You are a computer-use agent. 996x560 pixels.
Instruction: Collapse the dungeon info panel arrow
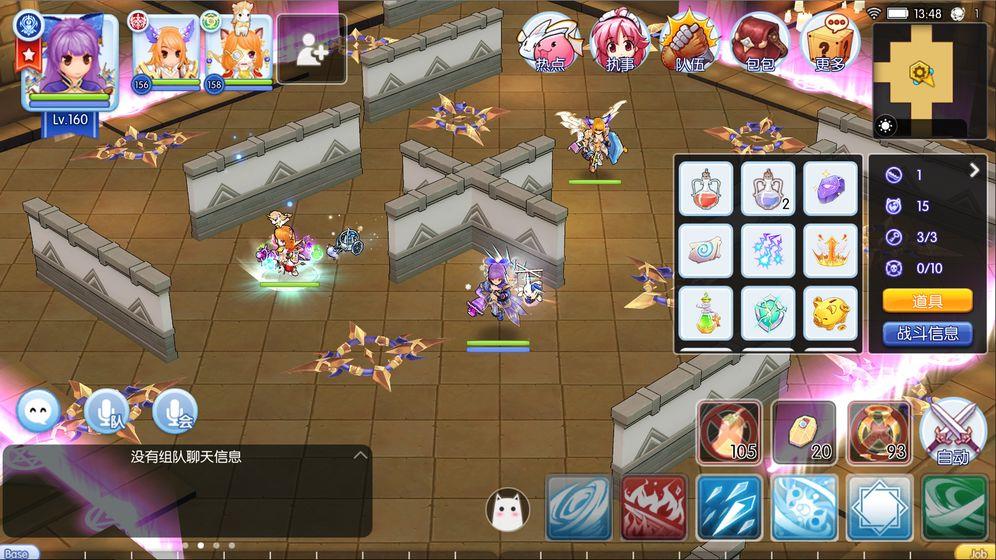point(974,171)
